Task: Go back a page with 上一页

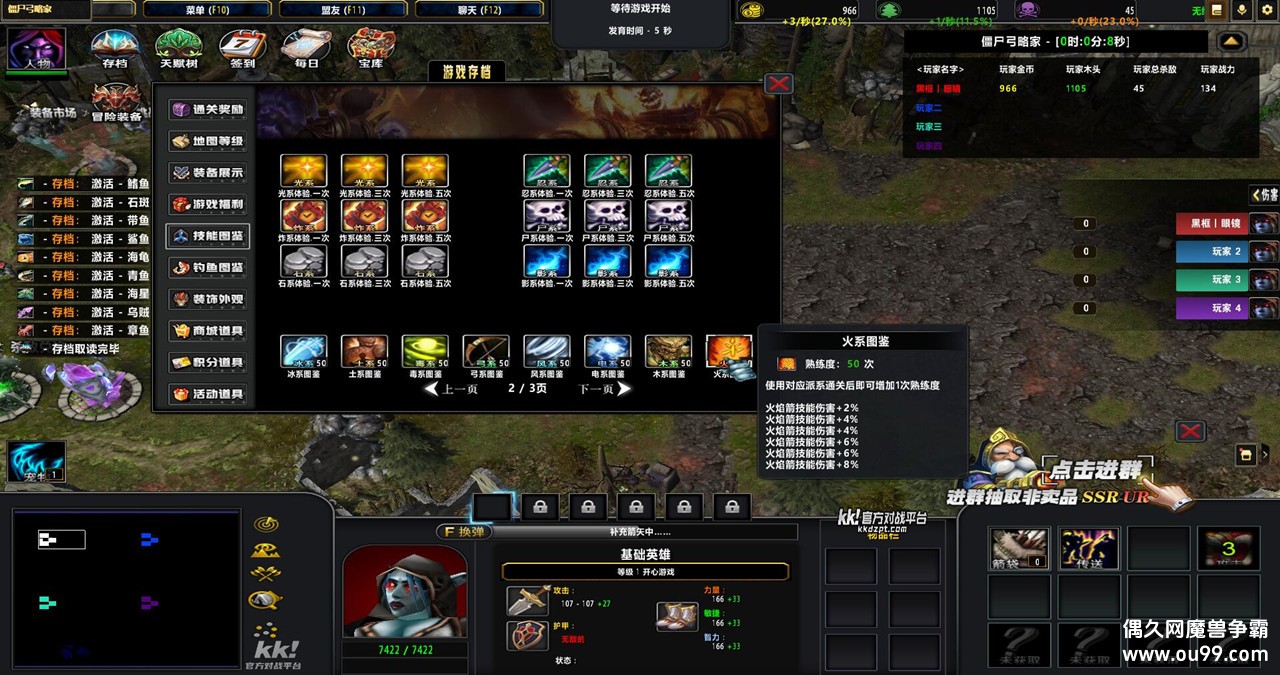Action: click(x=452, y=389)
